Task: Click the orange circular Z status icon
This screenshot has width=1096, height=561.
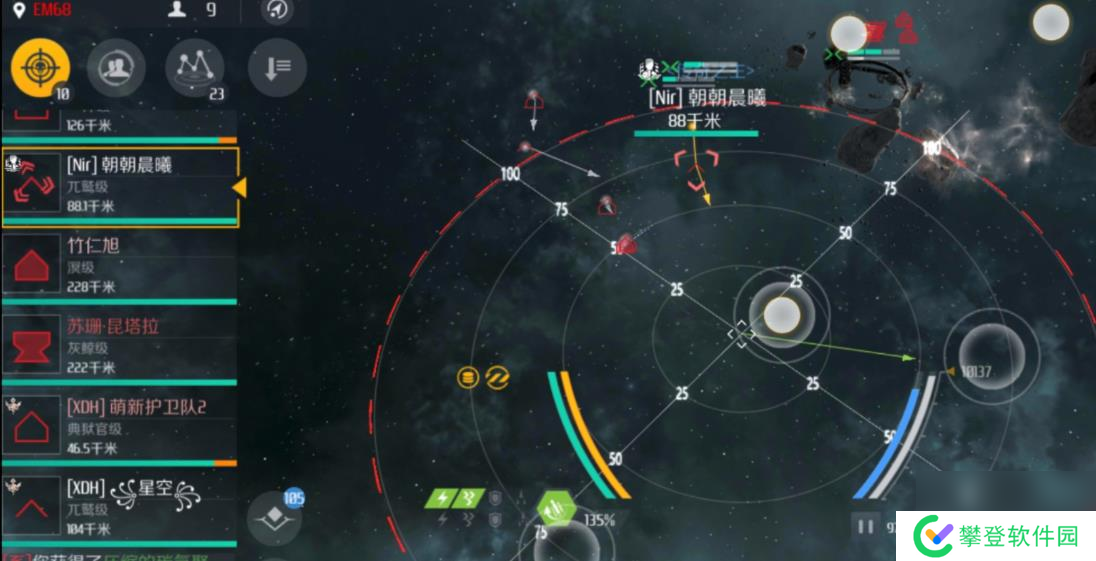Action: point(497,377)
